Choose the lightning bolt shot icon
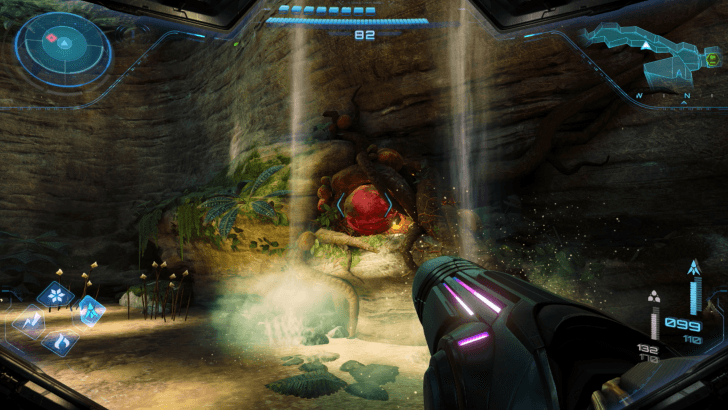This screenshot has height=410, width=728. click(x=28, y=321)
